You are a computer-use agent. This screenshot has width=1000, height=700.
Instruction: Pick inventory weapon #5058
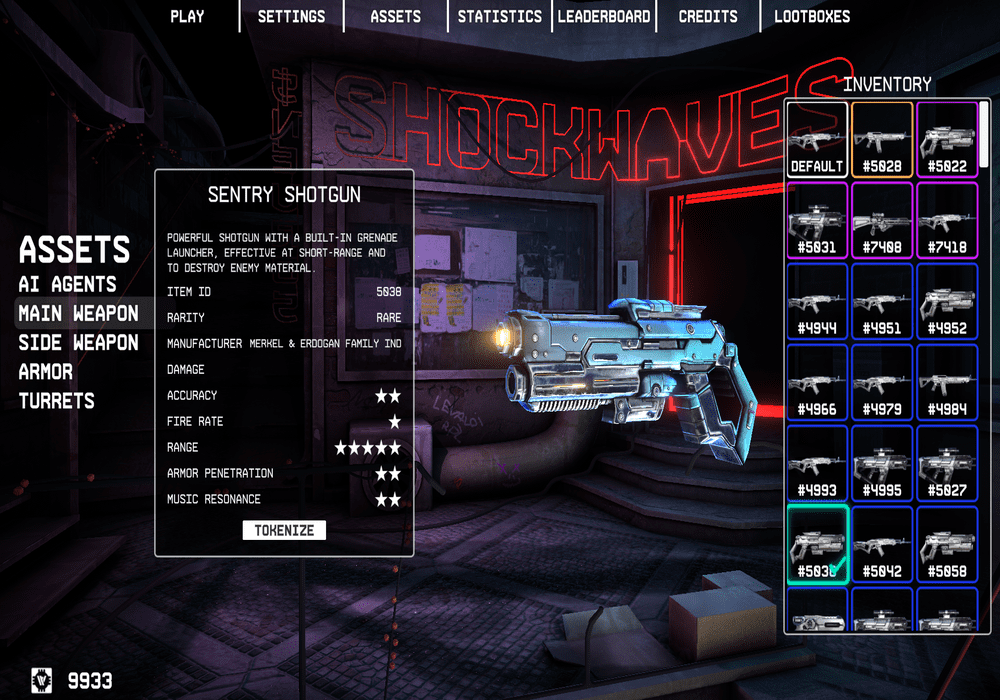pos(947,544)
